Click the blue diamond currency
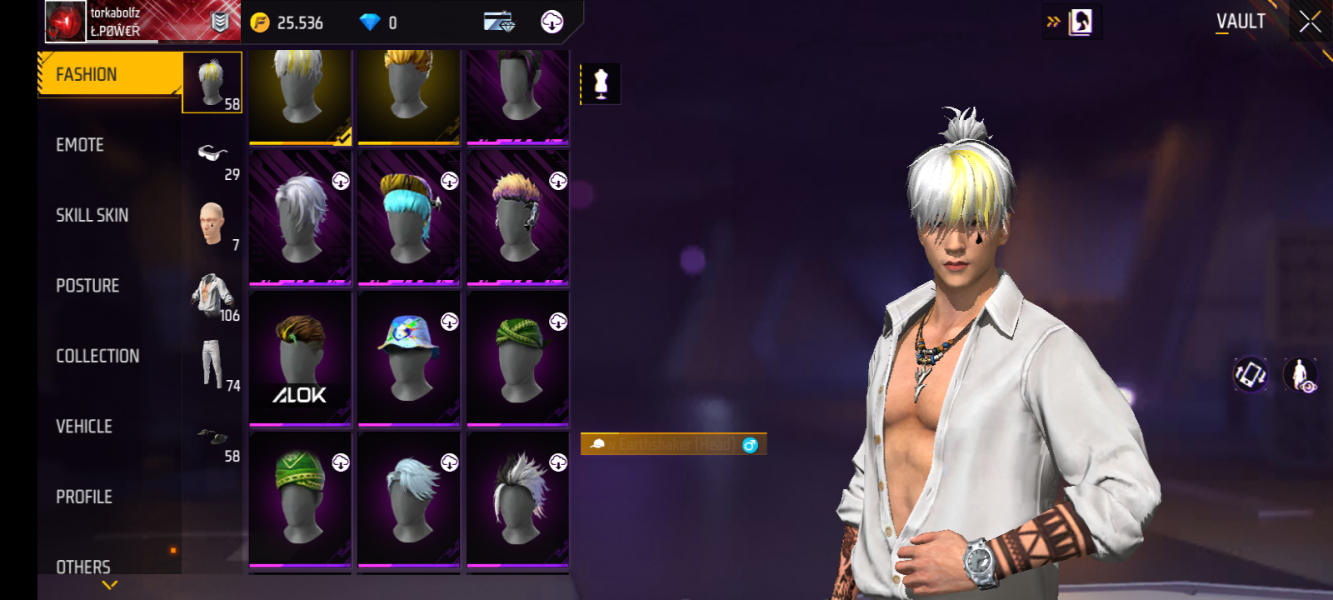 (x=379, y=22)
